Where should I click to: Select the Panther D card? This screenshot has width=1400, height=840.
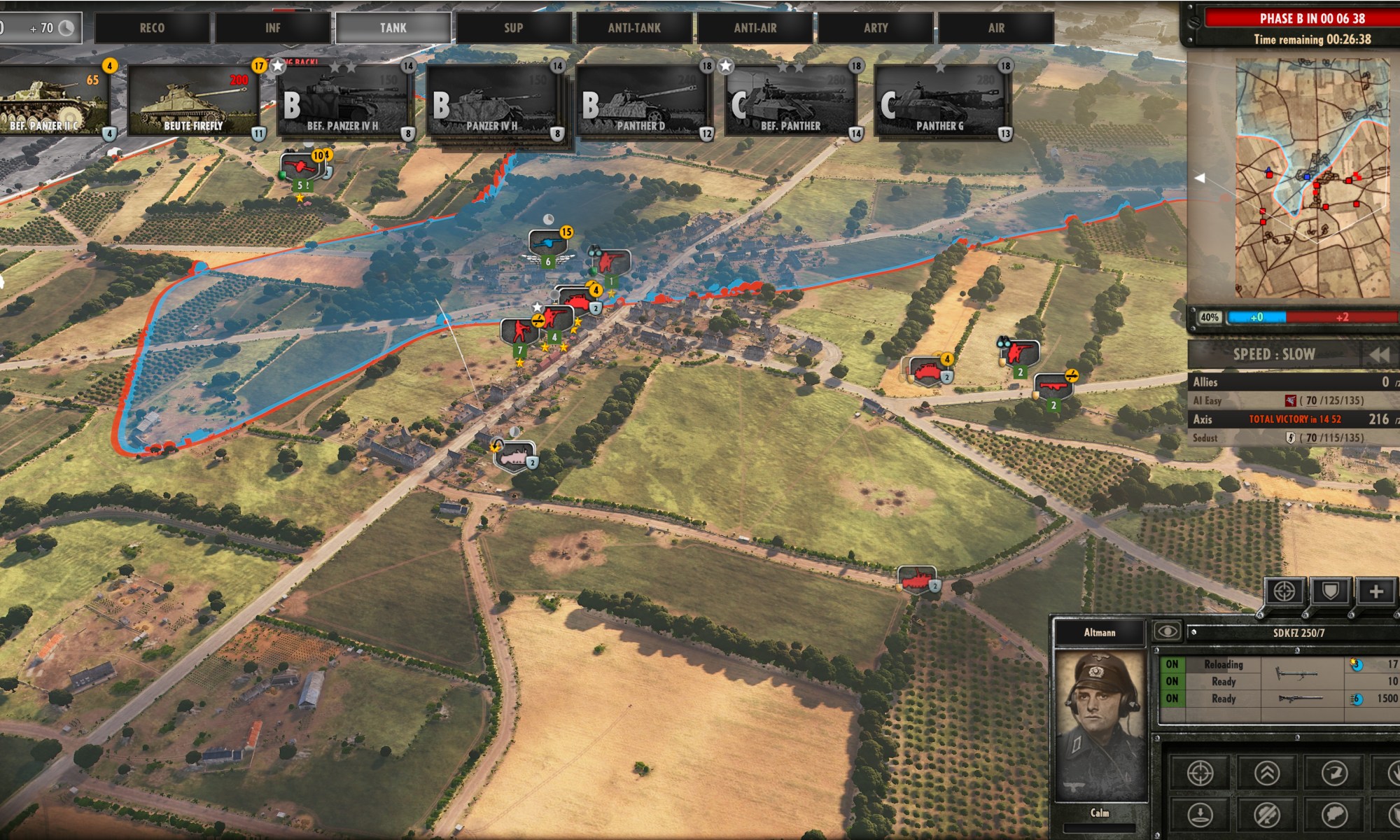(641, 101)
